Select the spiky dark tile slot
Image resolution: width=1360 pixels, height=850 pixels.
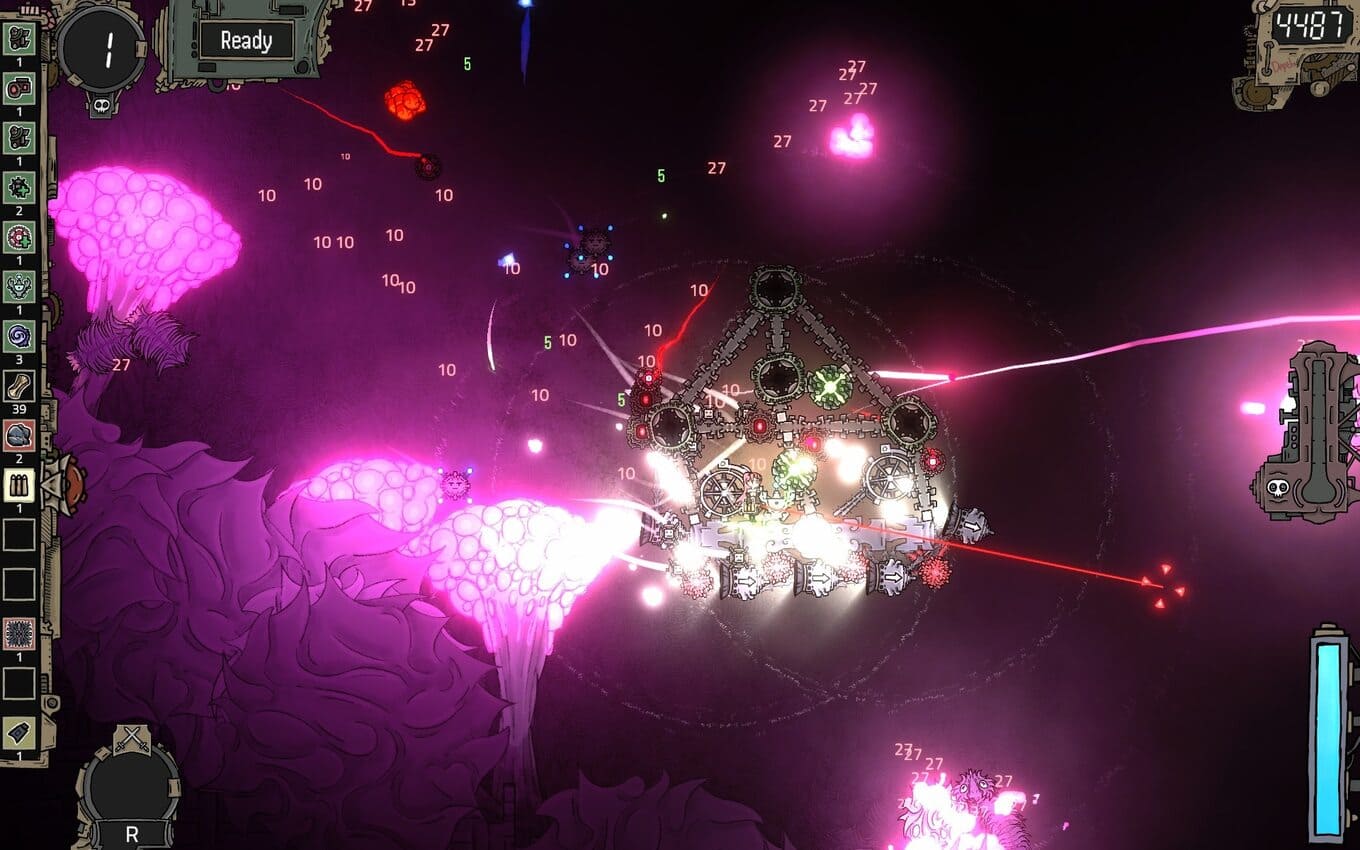pyautogui.click(x=19, y=634)
